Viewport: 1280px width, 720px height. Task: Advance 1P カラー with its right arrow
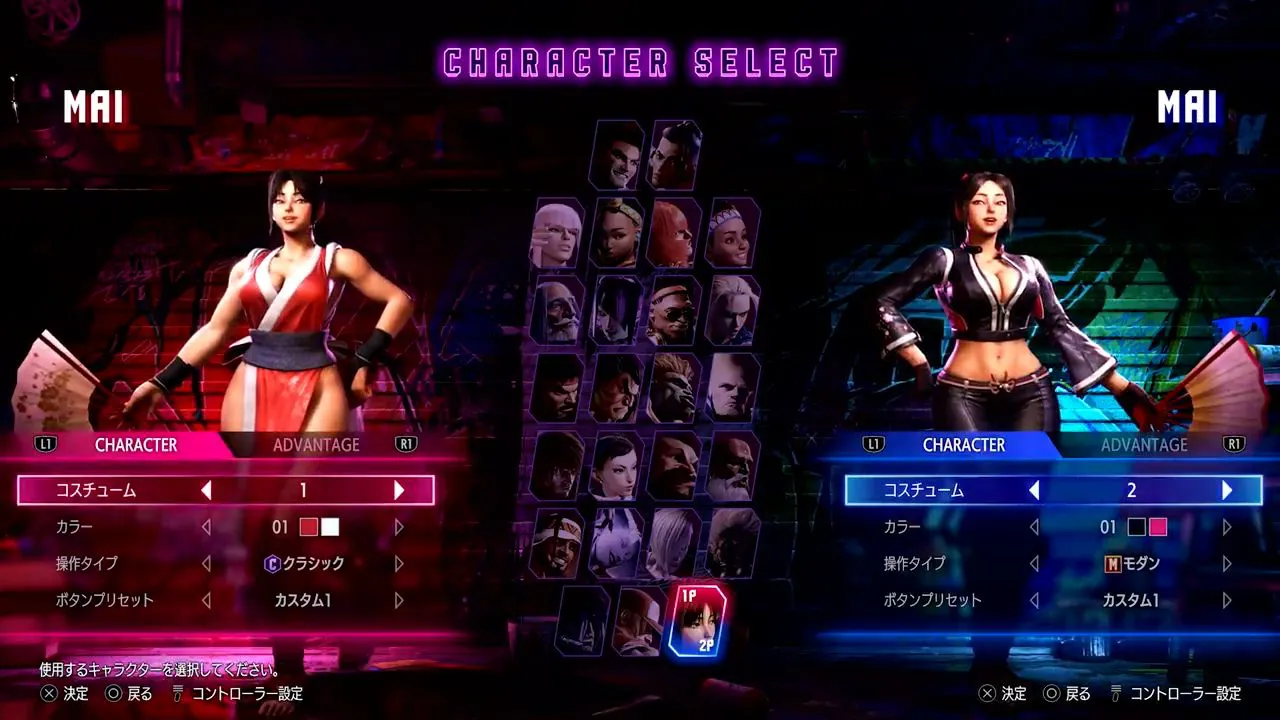[399, 527]
